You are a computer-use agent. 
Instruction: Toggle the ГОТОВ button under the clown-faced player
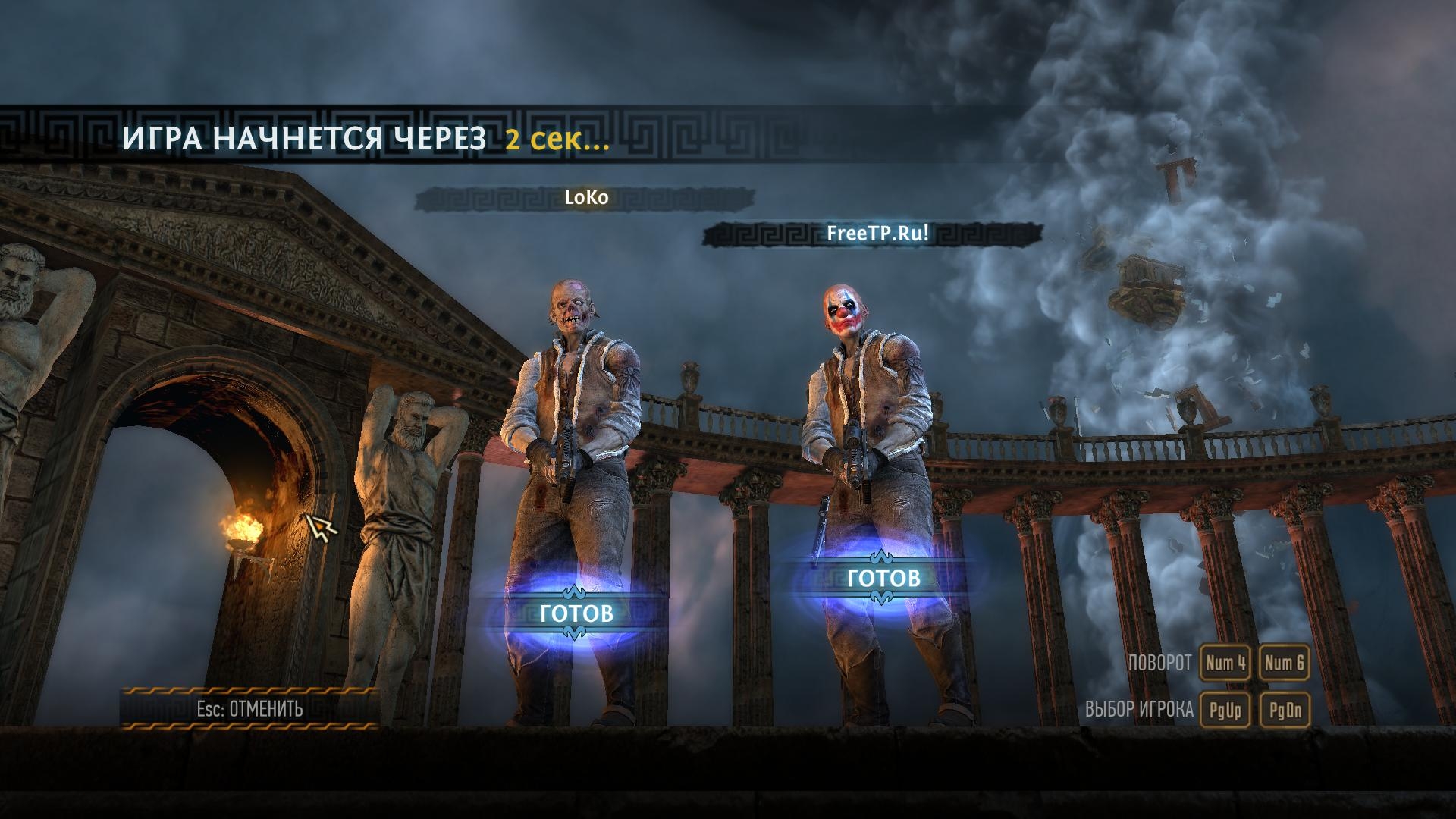pos(883,578)
